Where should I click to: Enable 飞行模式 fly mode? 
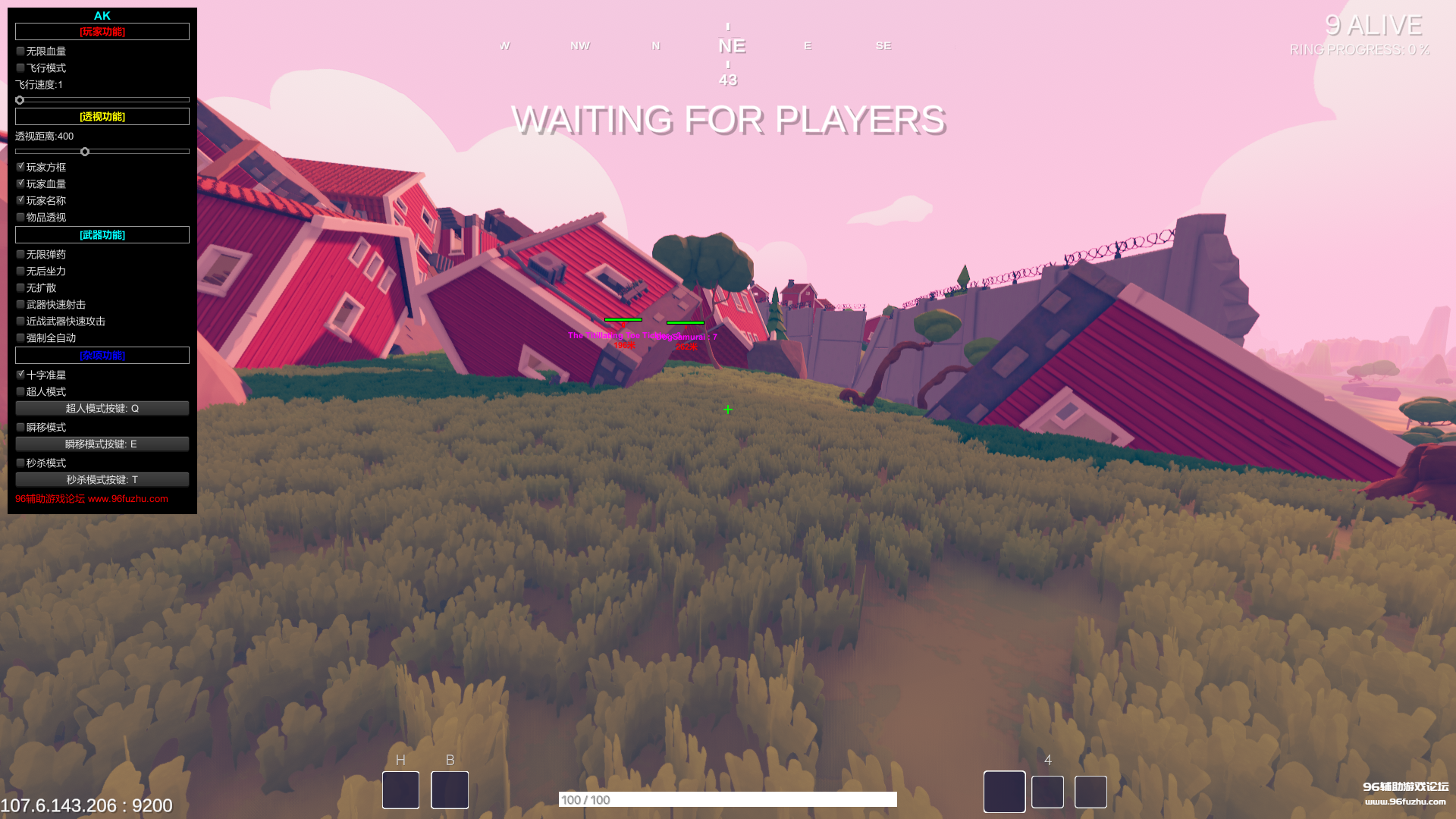coord(20,67)
